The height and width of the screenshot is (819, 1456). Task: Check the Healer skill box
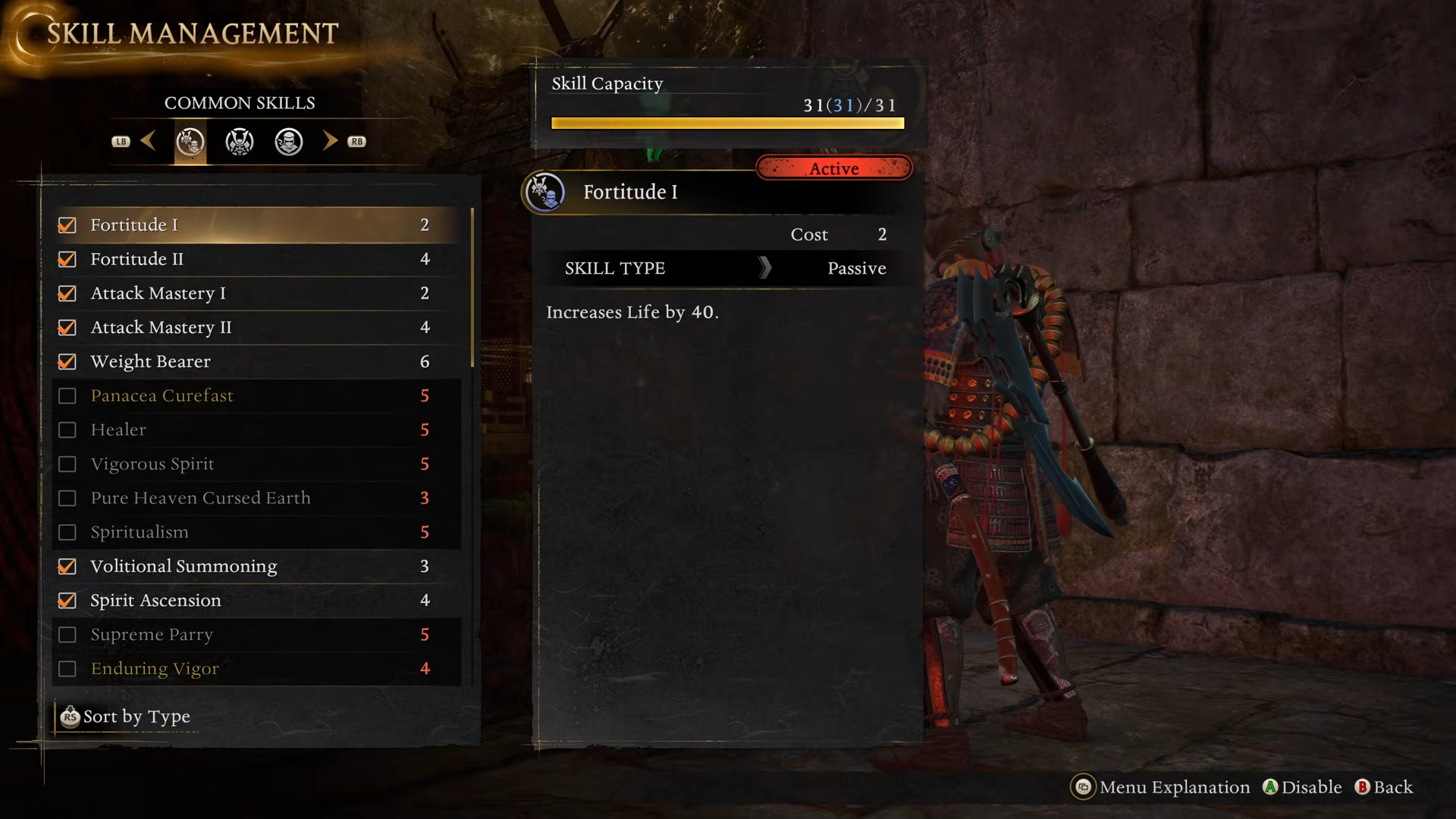67,430
